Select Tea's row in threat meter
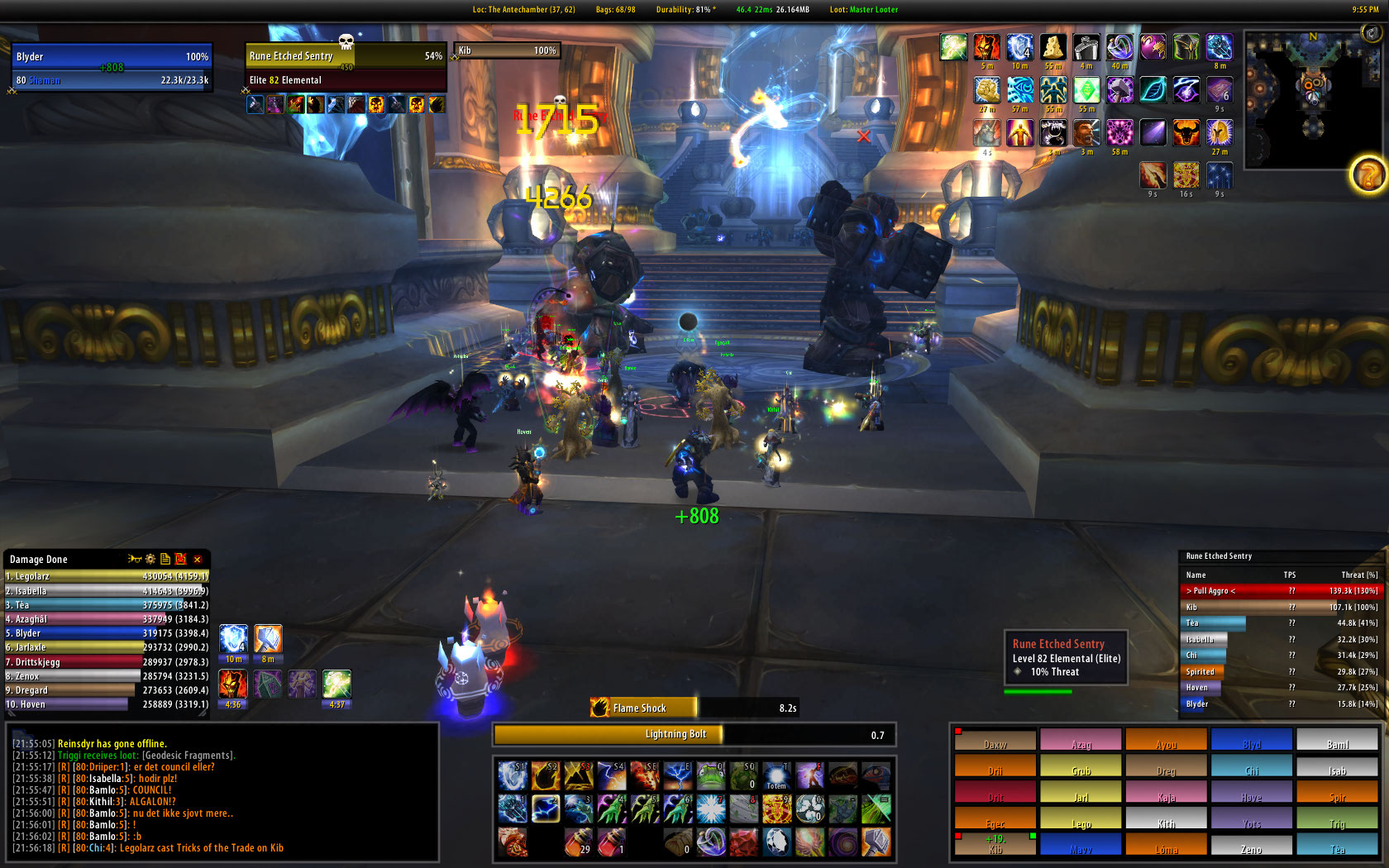Screen dimensions: 1389x868 1281,623
